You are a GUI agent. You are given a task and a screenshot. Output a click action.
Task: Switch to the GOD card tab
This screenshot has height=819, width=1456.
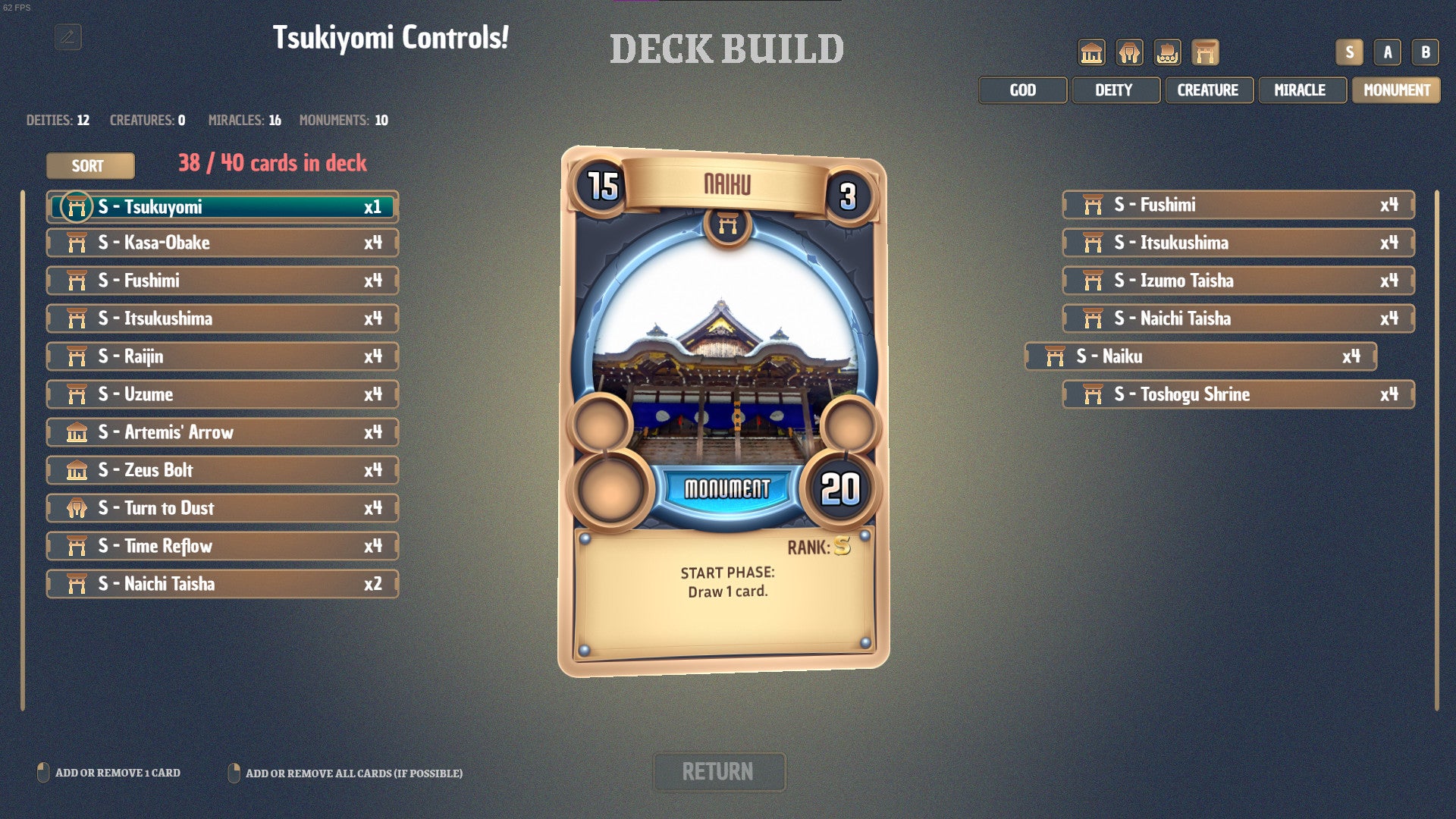click(x=1022, y=90)
